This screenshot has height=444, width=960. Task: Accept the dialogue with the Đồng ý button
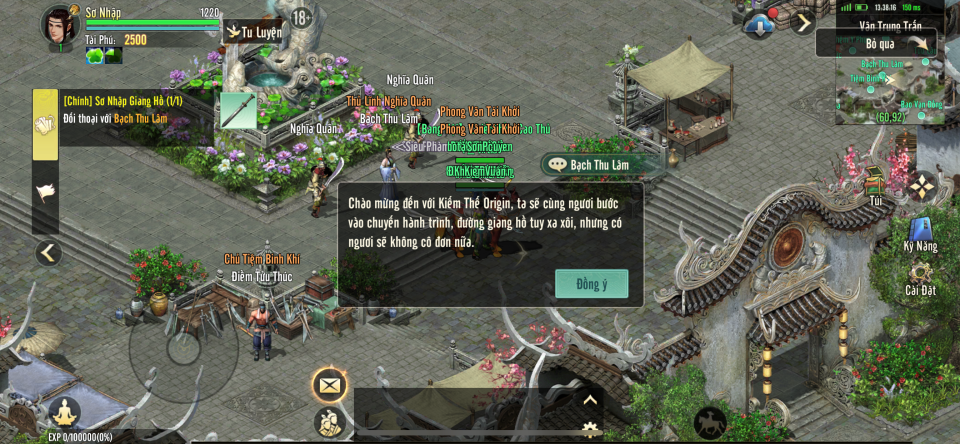click(x=592, y=284)
